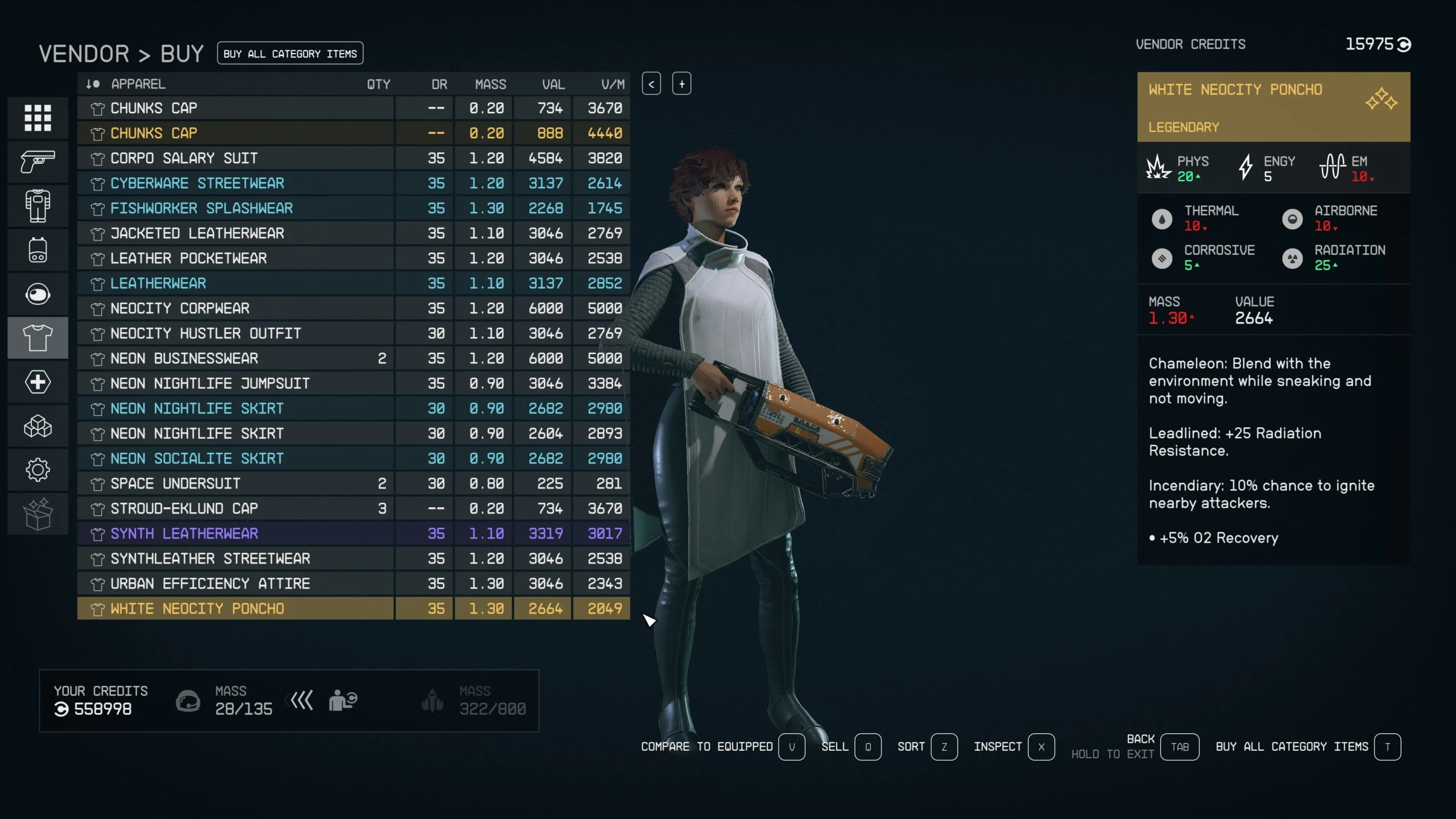Switch to the spacesuits category icon
The height and width of the screenshot is (819, 1456).
tap(38, 206)
